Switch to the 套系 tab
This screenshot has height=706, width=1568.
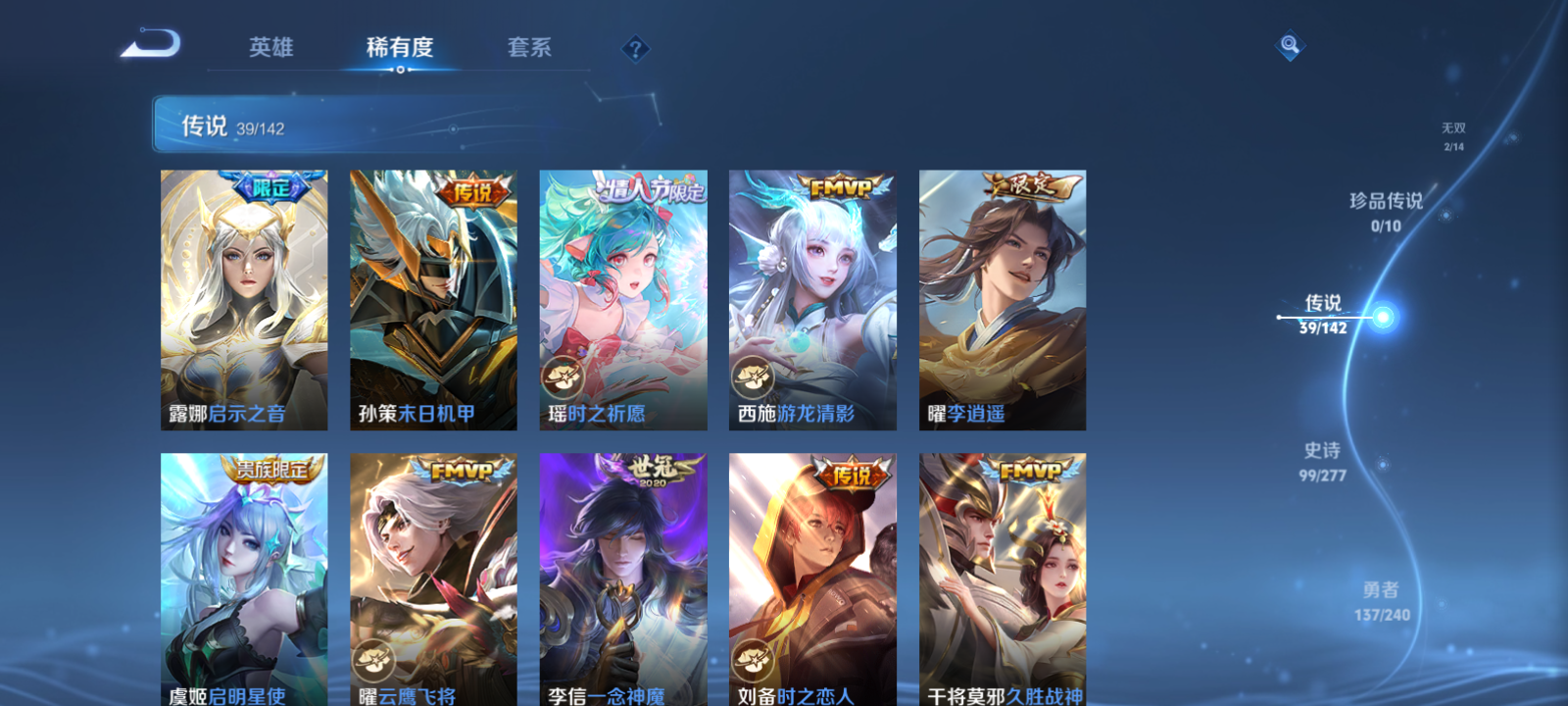pyautogui.click(x=529, y=47)
